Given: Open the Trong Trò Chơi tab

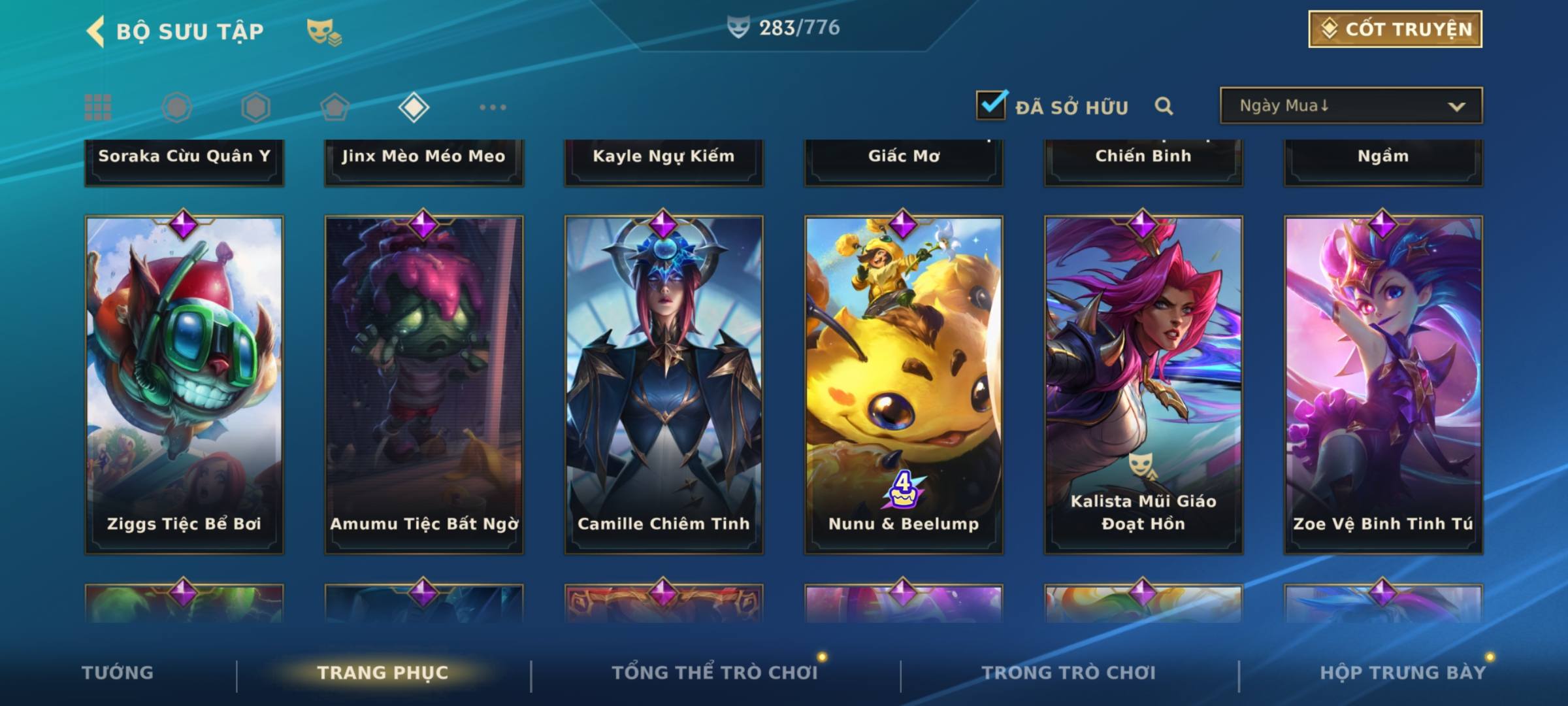Looking at the screenshot, I should point(1068,673).
